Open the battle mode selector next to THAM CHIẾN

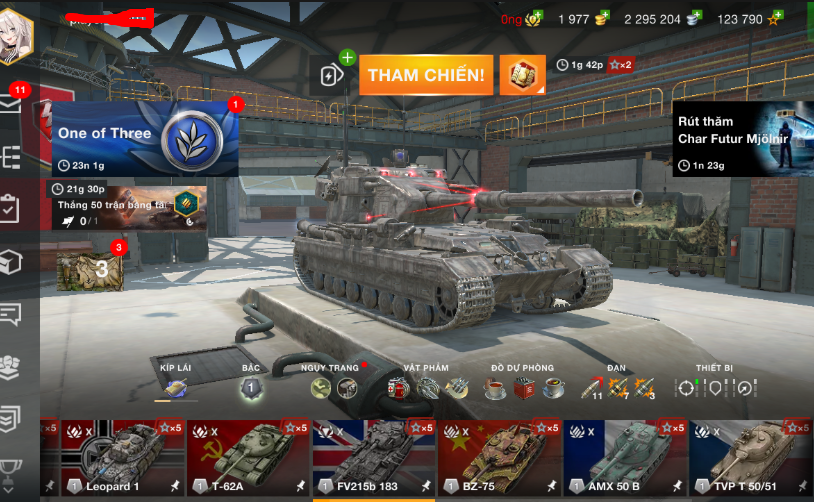click(x=523, y=75)
